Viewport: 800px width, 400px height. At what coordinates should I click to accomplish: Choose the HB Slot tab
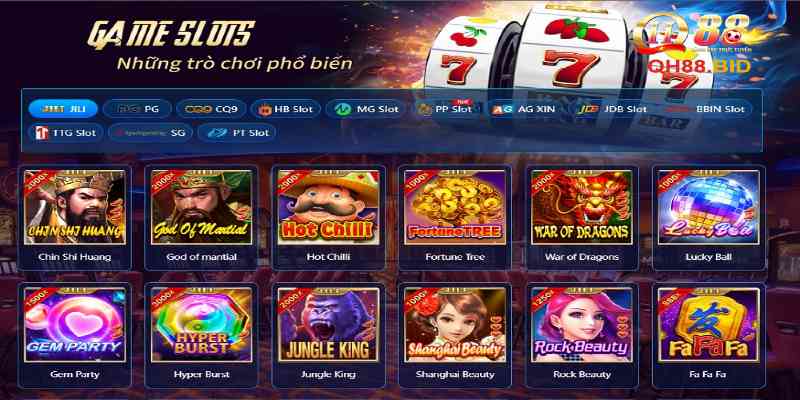click(287, 108)
